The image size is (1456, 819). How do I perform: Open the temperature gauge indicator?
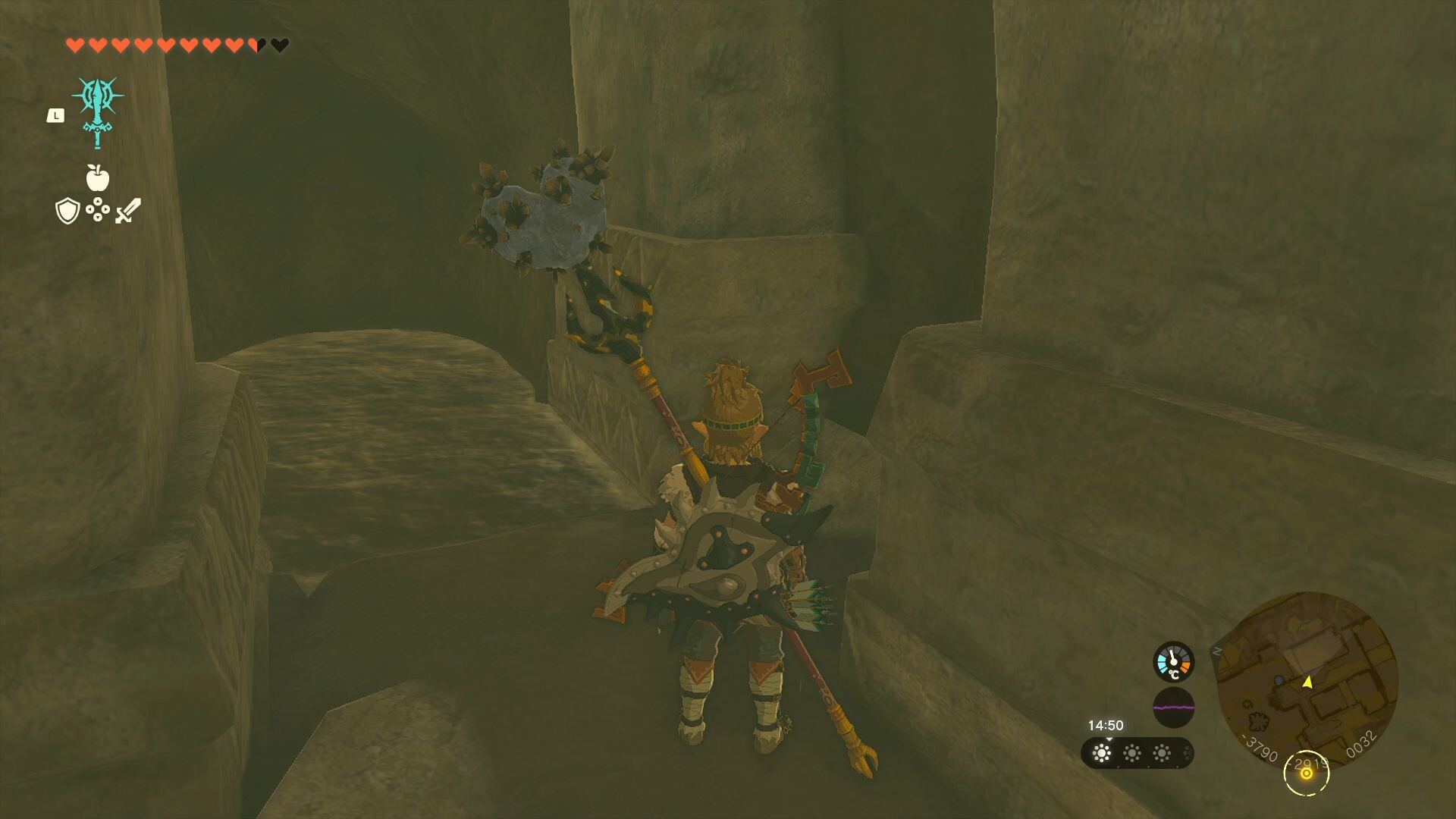pyautogui.click(x=1174, y=663)
